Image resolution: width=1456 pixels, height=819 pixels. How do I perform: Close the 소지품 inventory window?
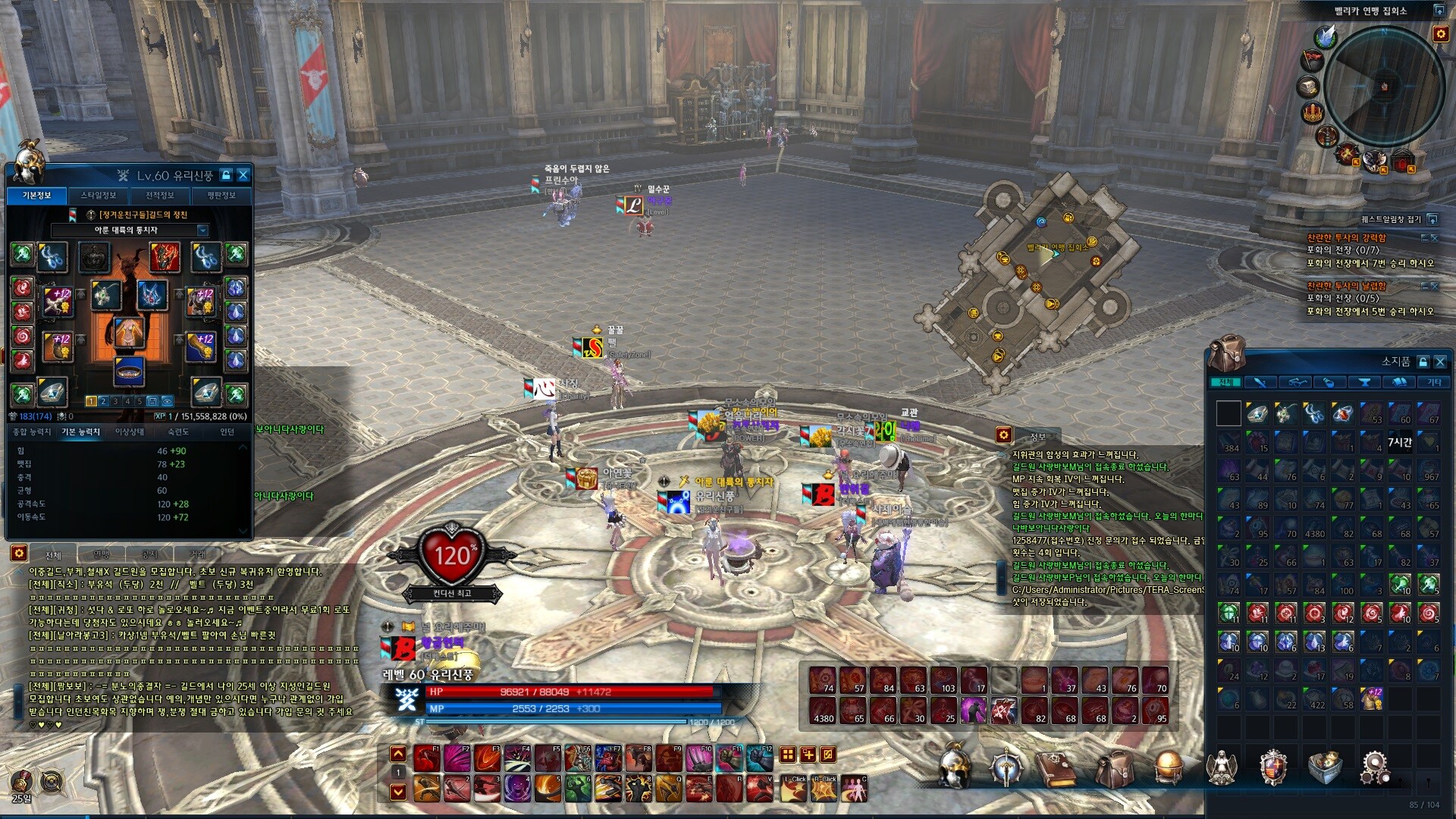[1440, 362]
